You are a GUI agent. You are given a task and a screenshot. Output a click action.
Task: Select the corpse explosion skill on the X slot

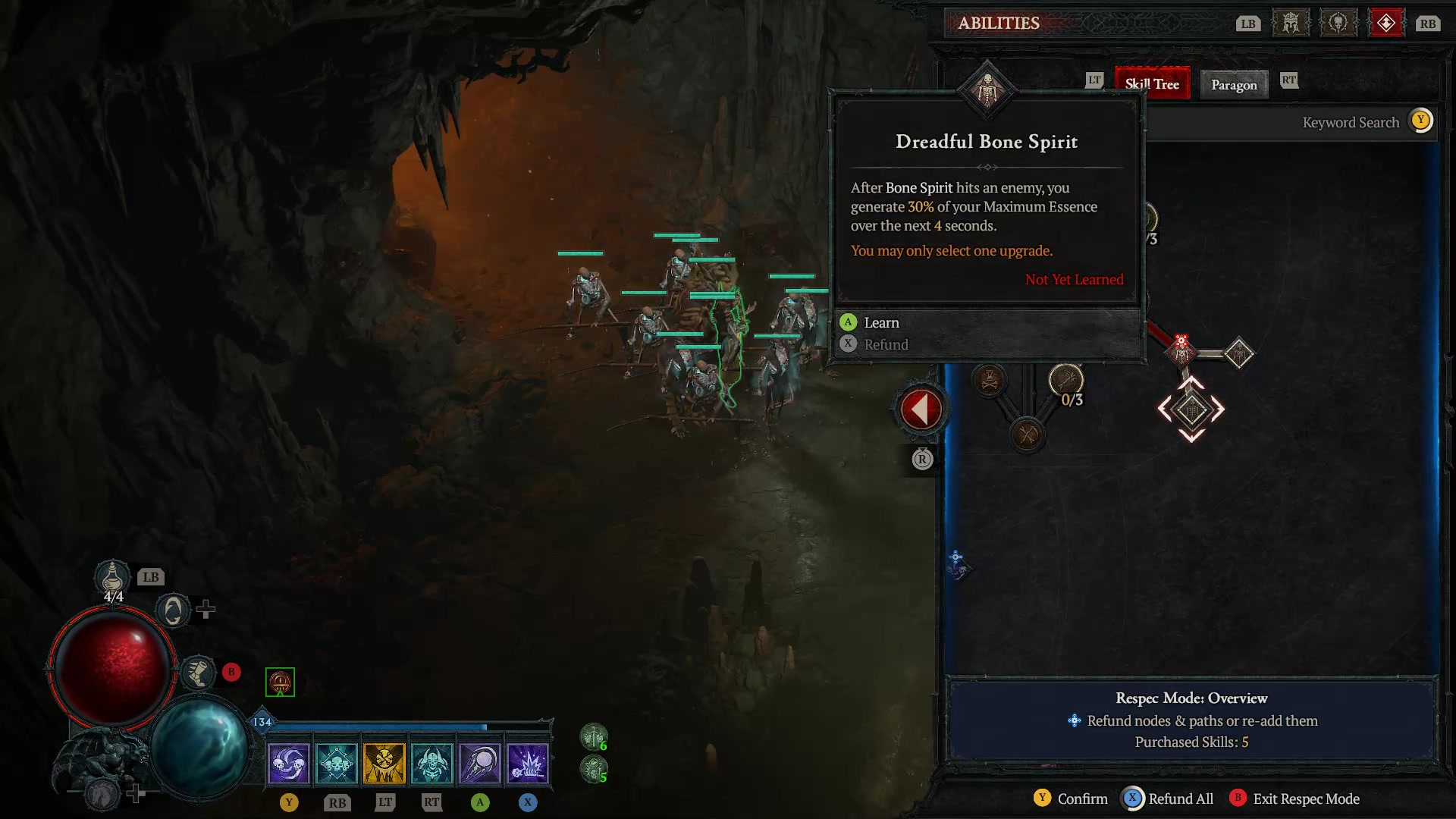tap(528, 762)
